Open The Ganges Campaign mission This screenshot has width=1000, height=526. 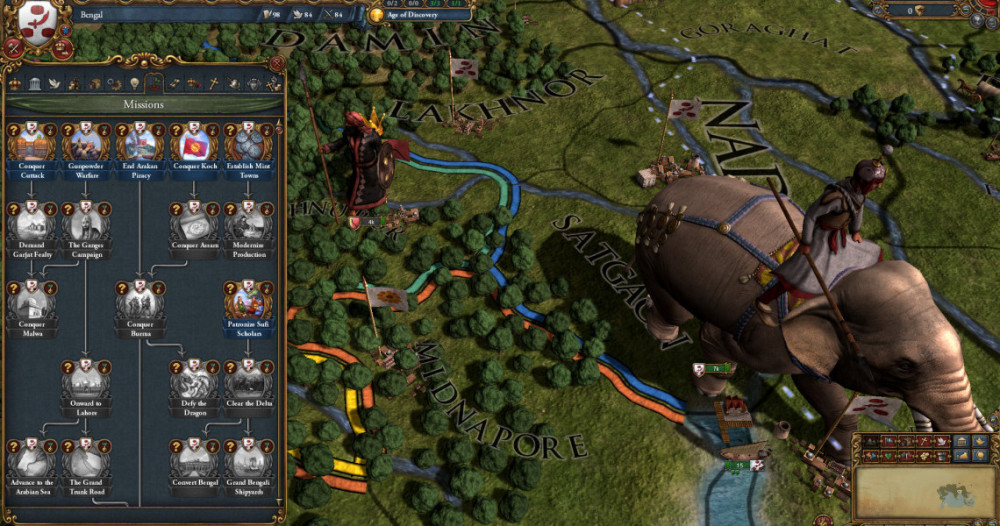(85, 225)
